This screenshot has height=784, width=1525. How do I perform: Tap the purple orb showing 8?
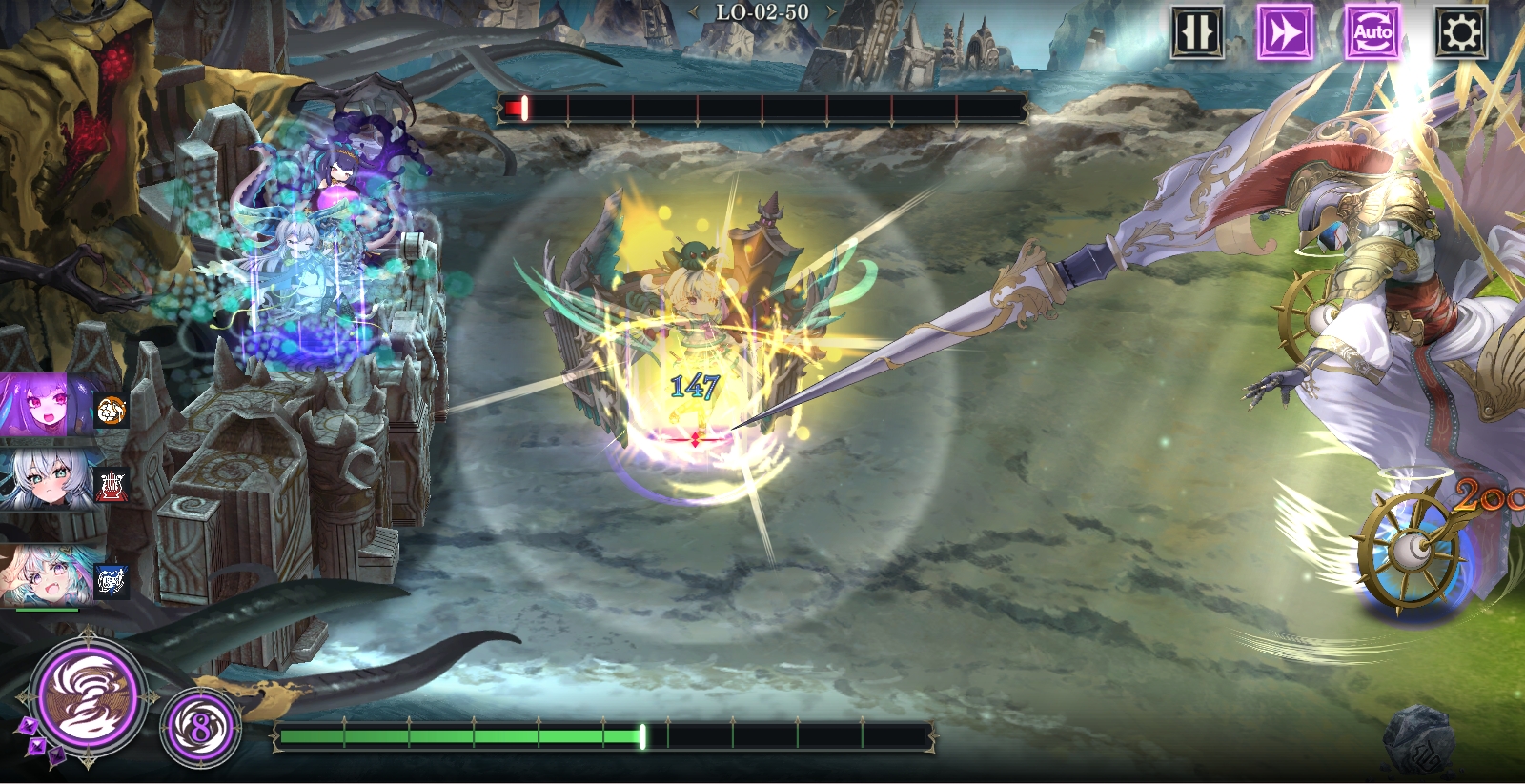point(199,729)
